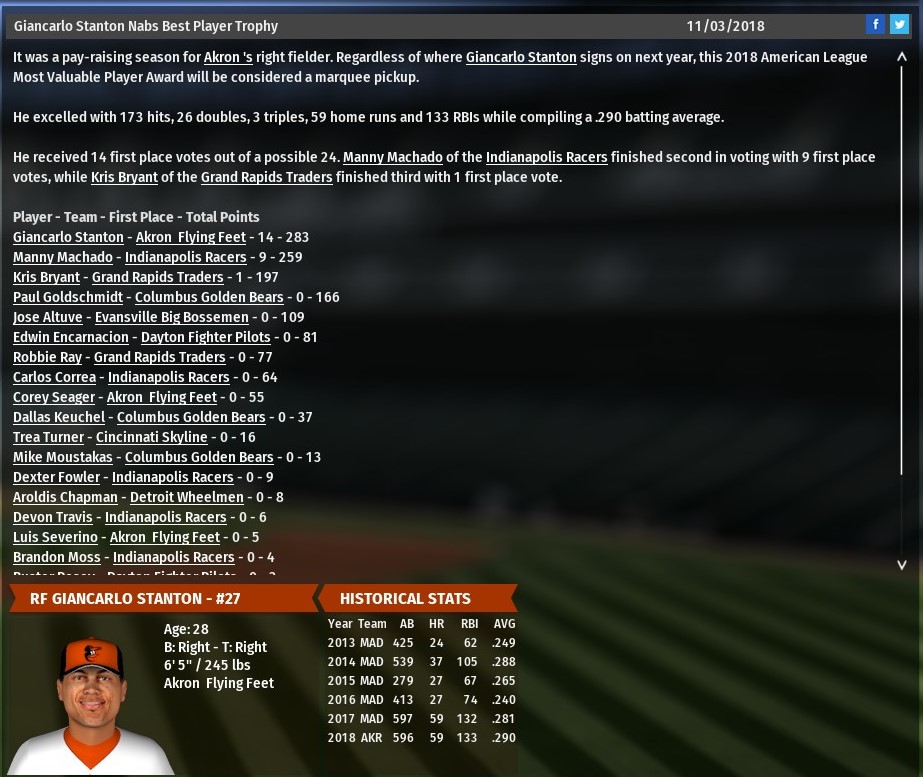Open Luis Severino's profile

coord(56,537)
